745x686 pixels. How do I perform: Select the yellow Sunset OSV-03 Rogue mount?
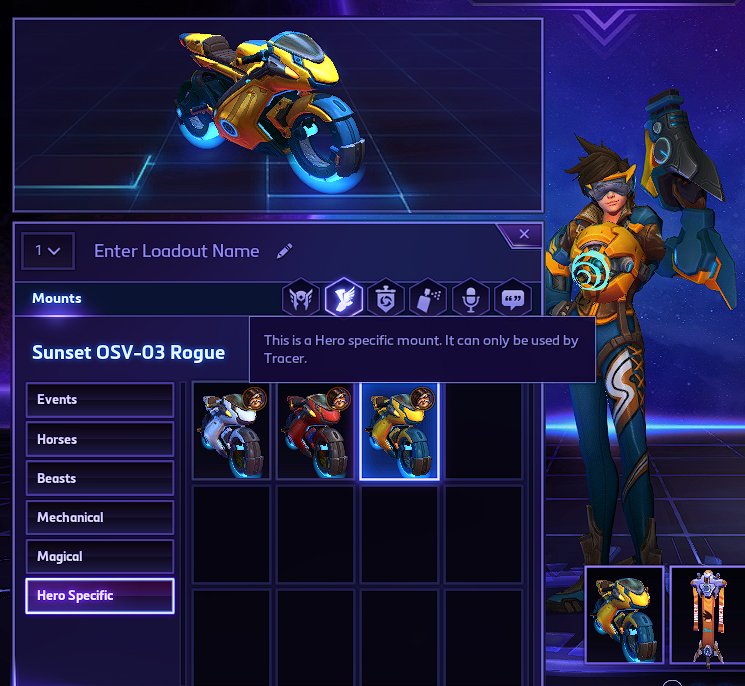(399, 431)
